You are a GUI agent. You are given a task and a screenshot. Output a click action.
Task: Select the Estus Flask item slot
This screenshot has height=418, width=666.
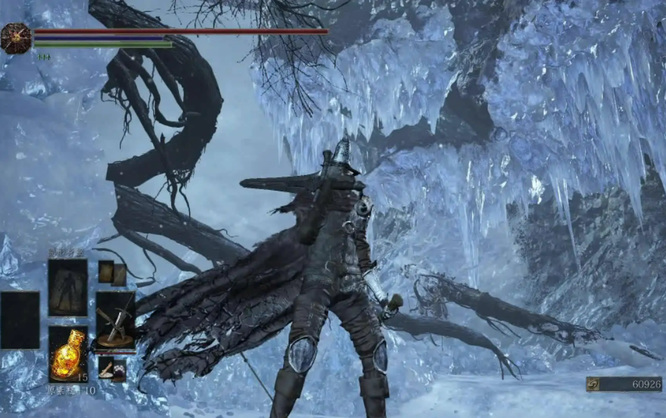coord(67,353)
